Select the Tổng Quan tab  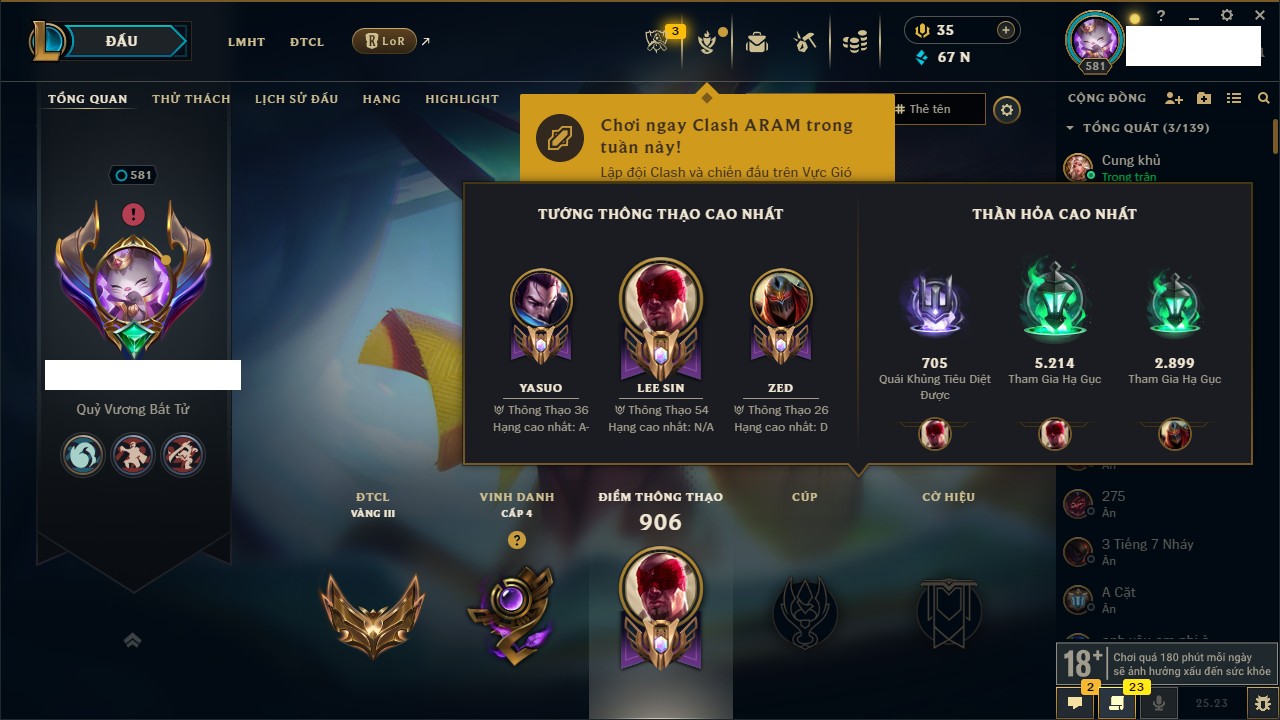click(88, 99)
